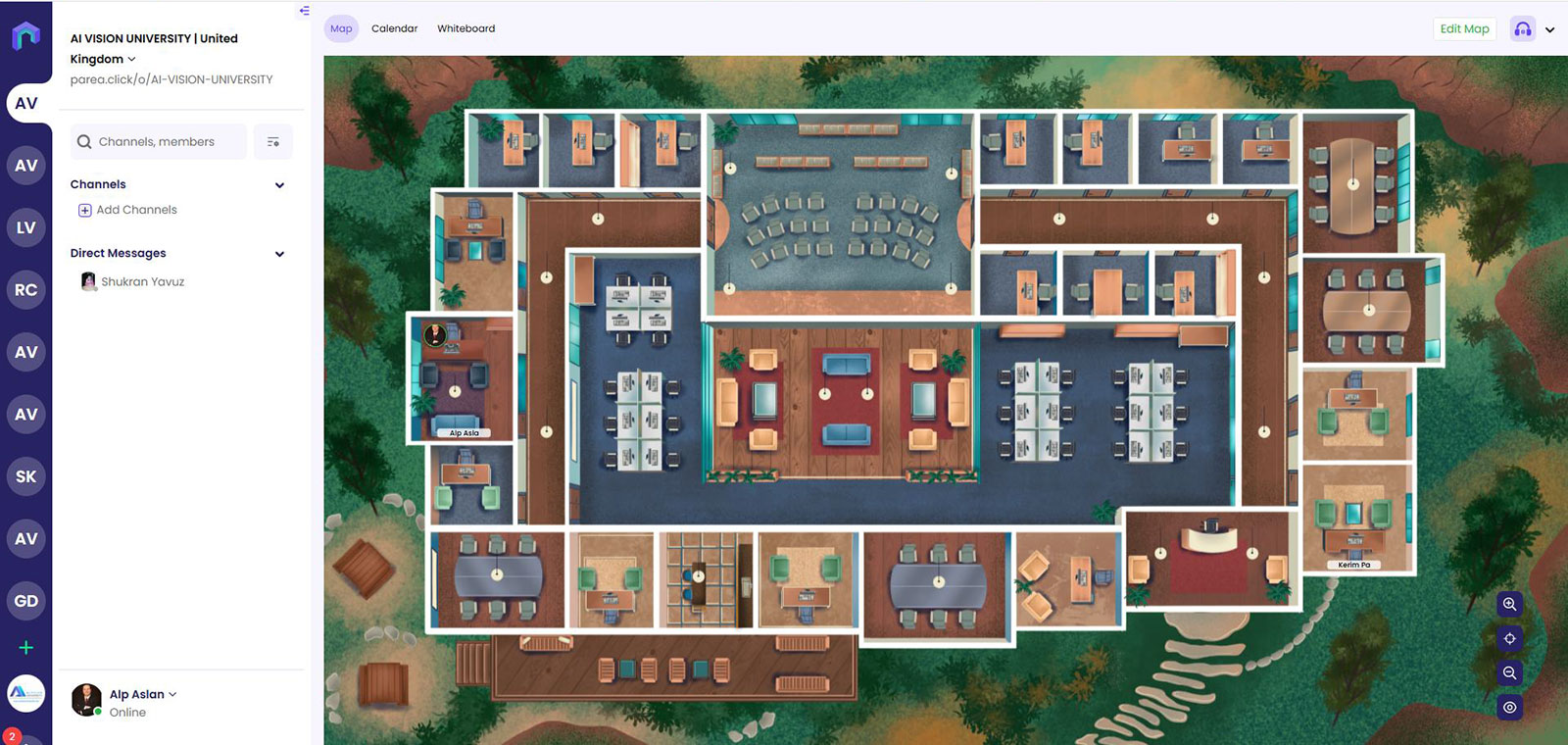Open the headphones audio settings icon
Viewport: 1568px width, 745px height.
[1522, 28]
